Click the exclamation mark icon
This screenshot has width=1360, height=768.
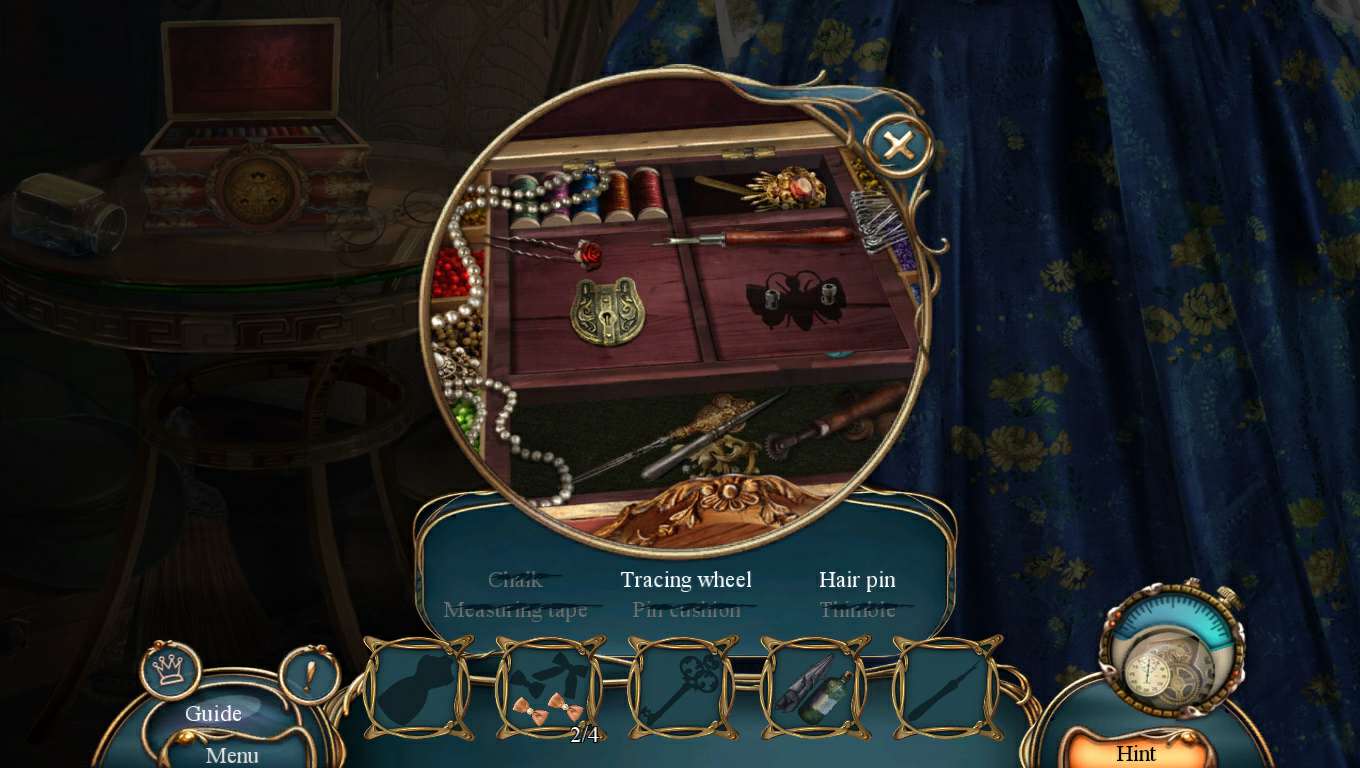point(309,675)
